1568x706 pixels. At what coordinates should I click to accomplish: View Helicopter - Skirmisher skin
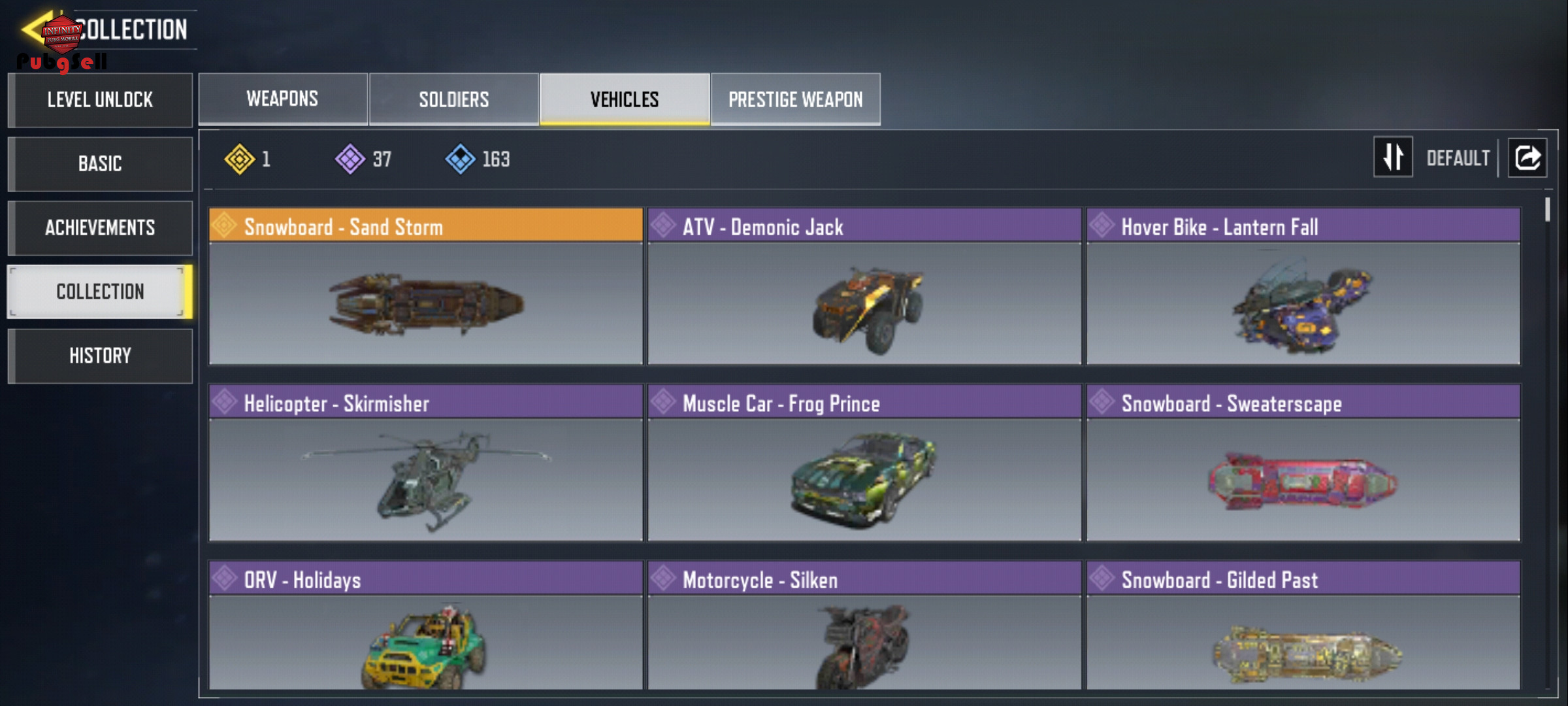coord(426,463)
